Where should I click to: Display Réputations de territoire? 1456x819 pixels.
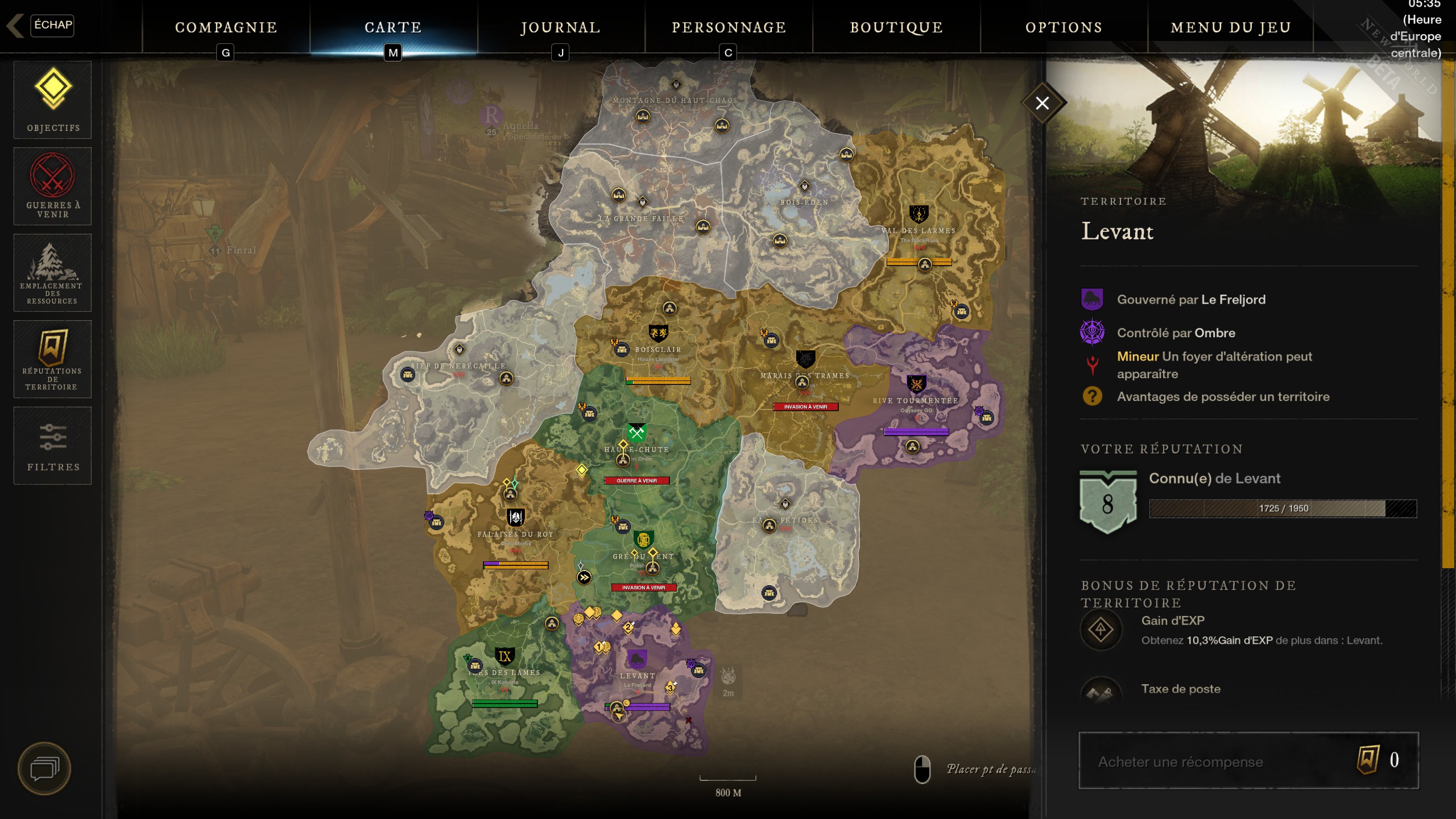point(53,359)
